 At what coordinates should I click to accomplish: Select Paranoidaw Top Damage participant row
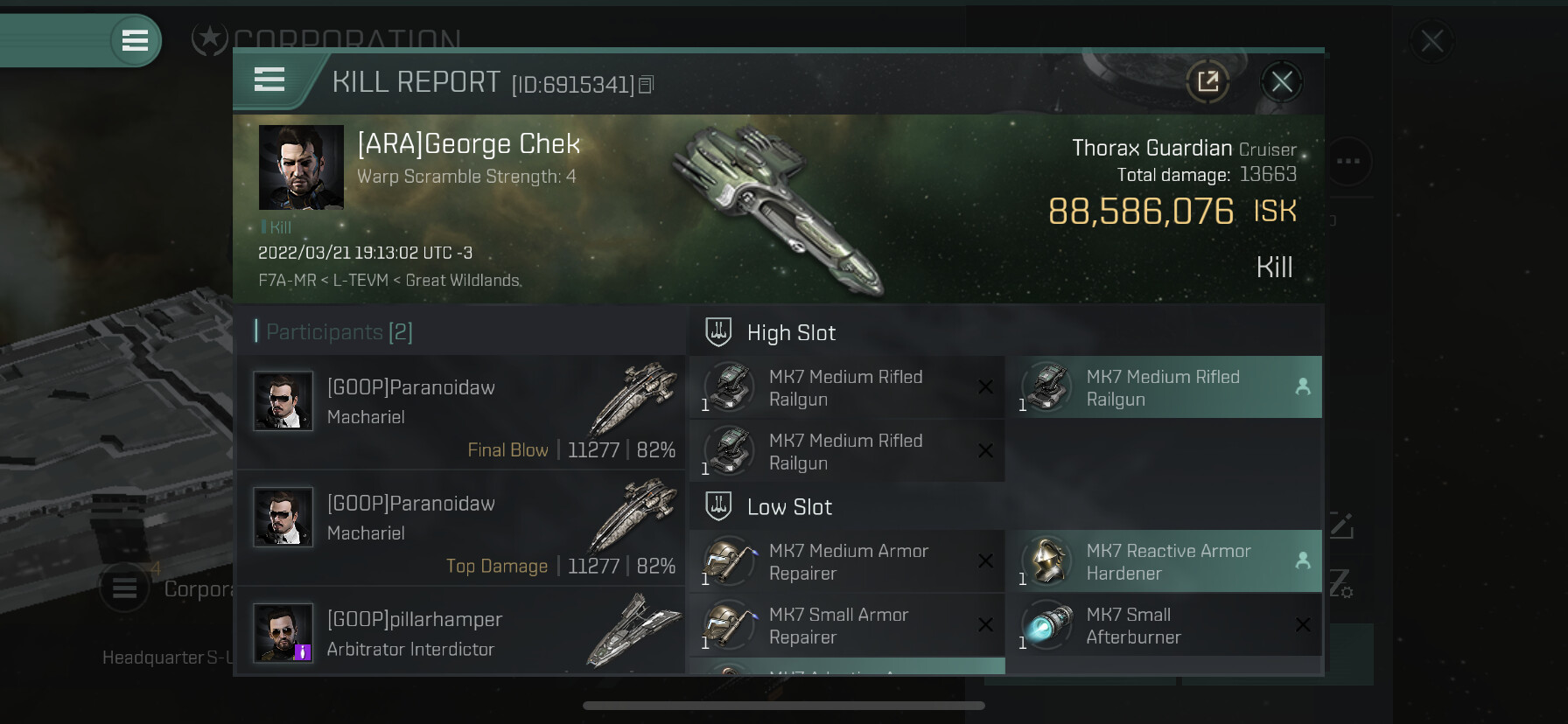click(461, 527)
